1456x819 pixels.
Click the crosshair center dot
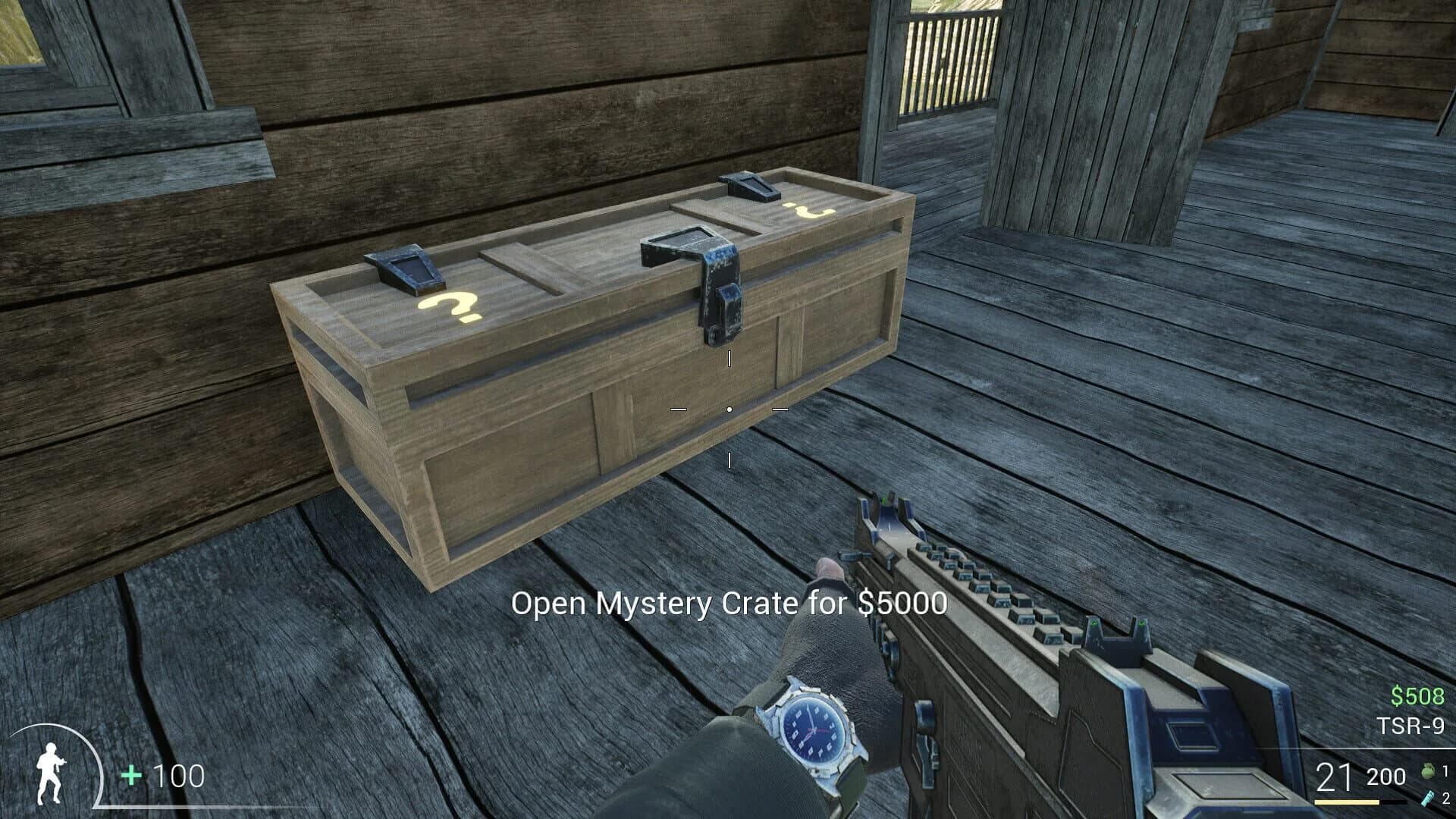tap(730, 409)
